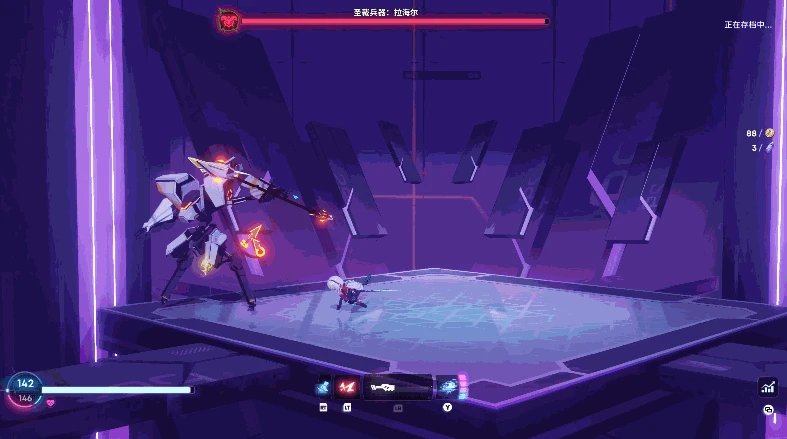
Task: Open the bar chart stats panel
Action: click(768, 387)
